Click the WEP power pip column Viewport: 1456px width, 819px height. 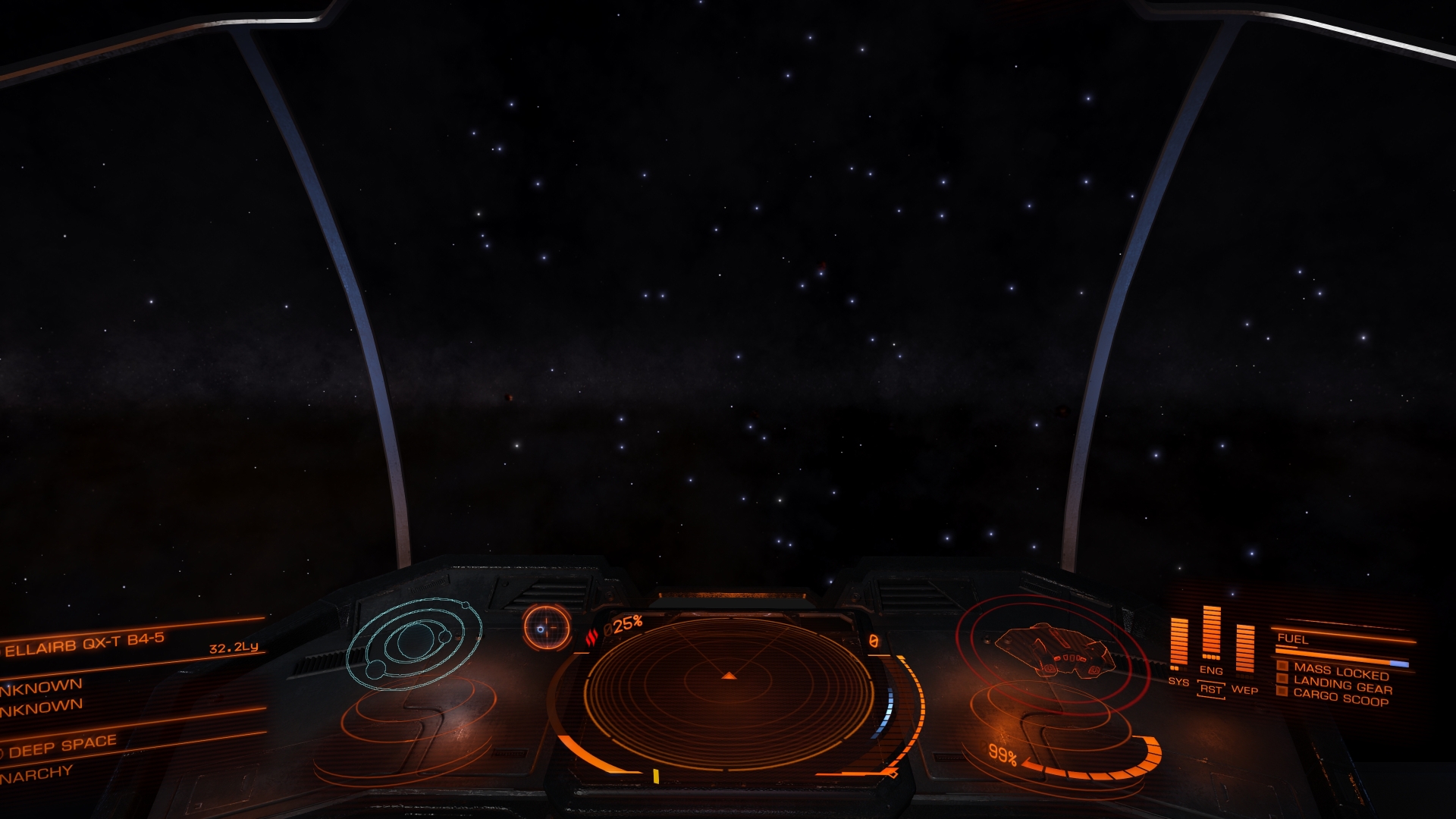[1244, 648]
